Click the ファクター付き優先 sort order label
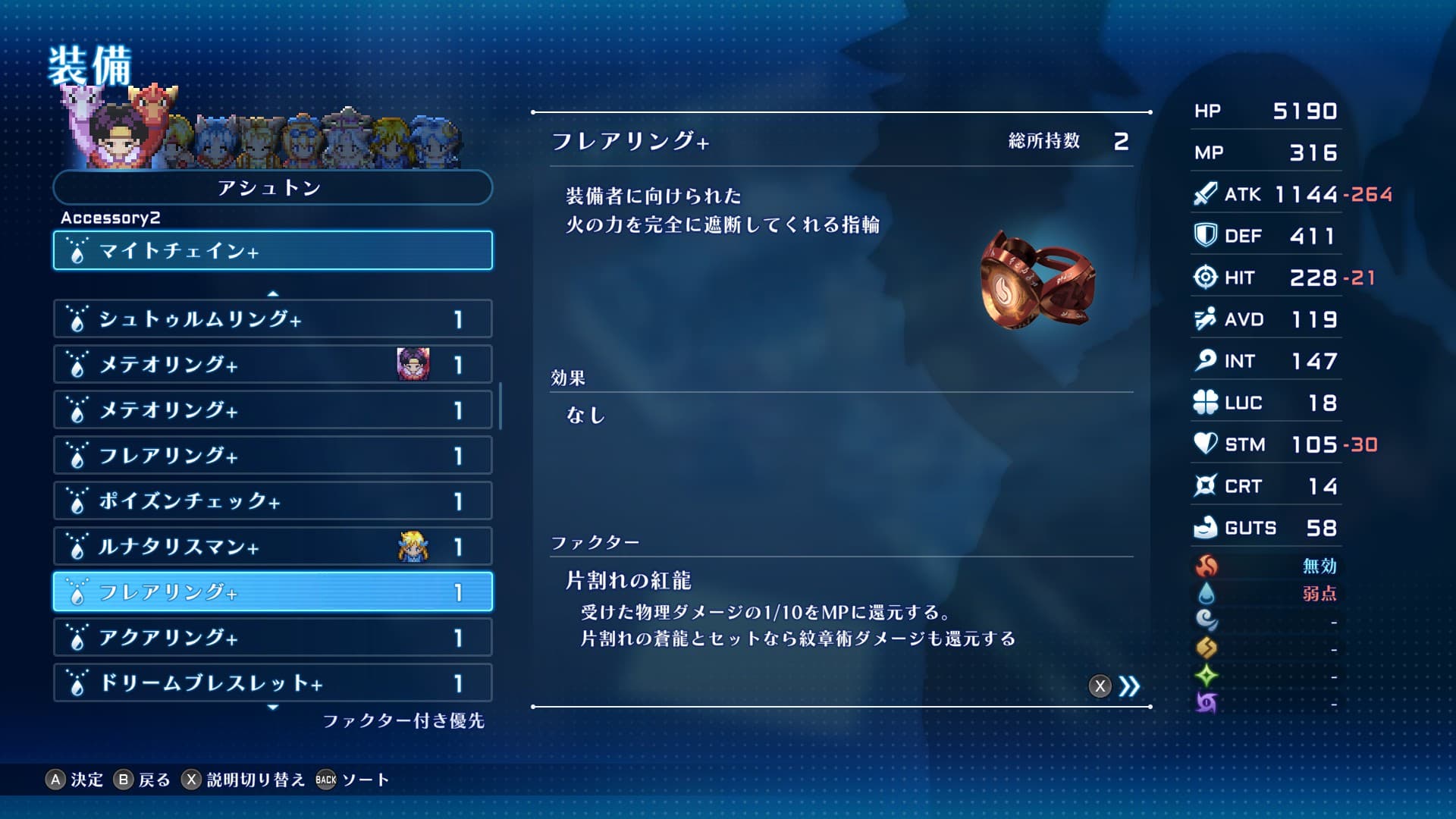This screenshot has height=819, width=1456. (403, 720)
